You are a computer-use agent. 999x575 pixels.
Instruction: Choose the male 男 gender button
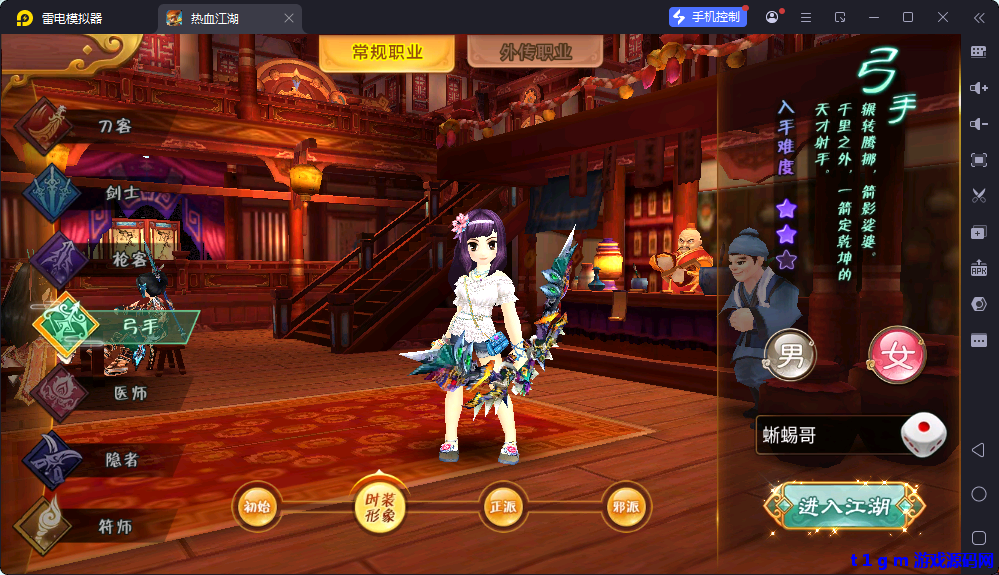[790, 356]
